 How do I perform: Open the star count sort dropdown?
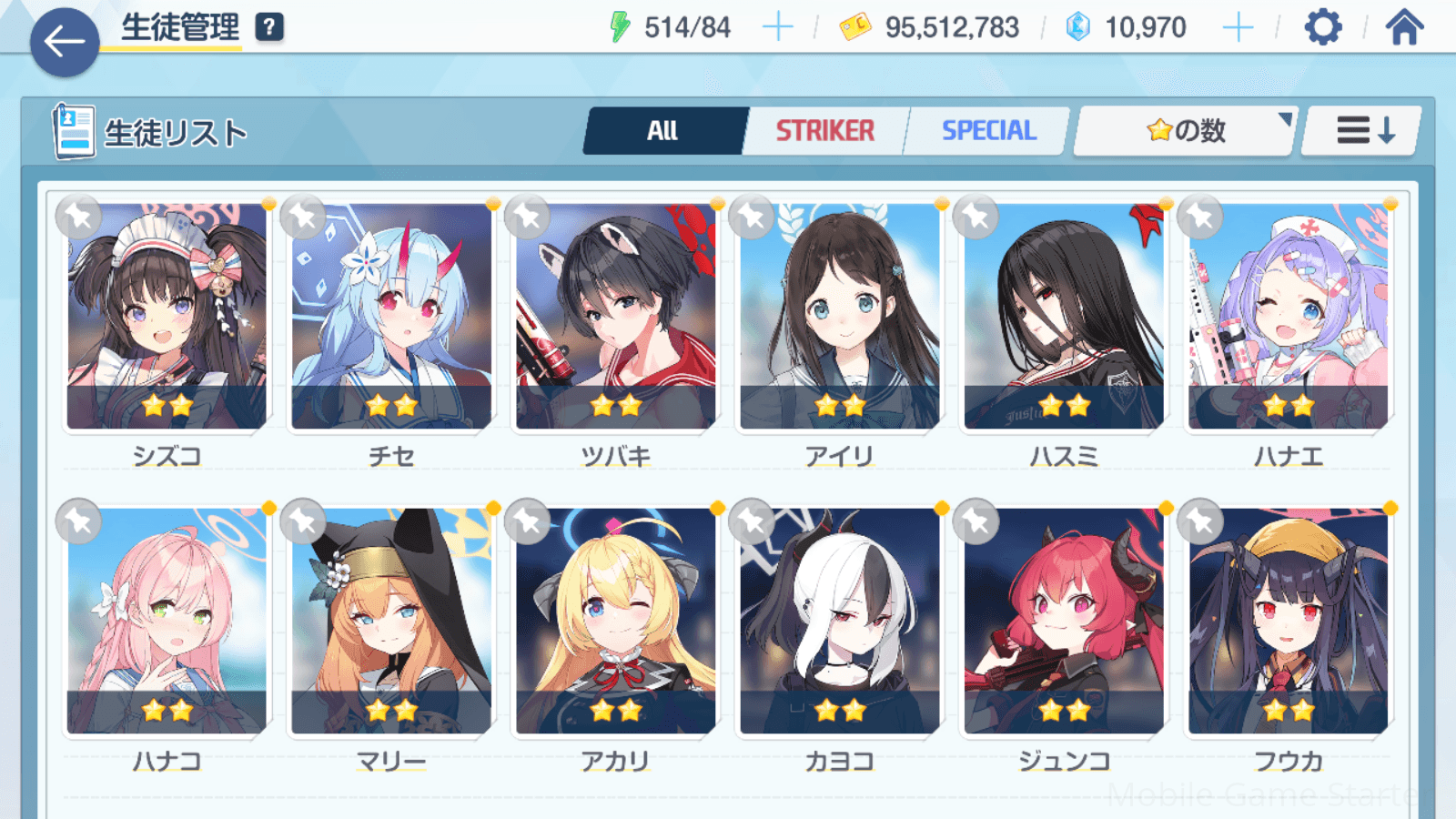[x=1185, y=131]
